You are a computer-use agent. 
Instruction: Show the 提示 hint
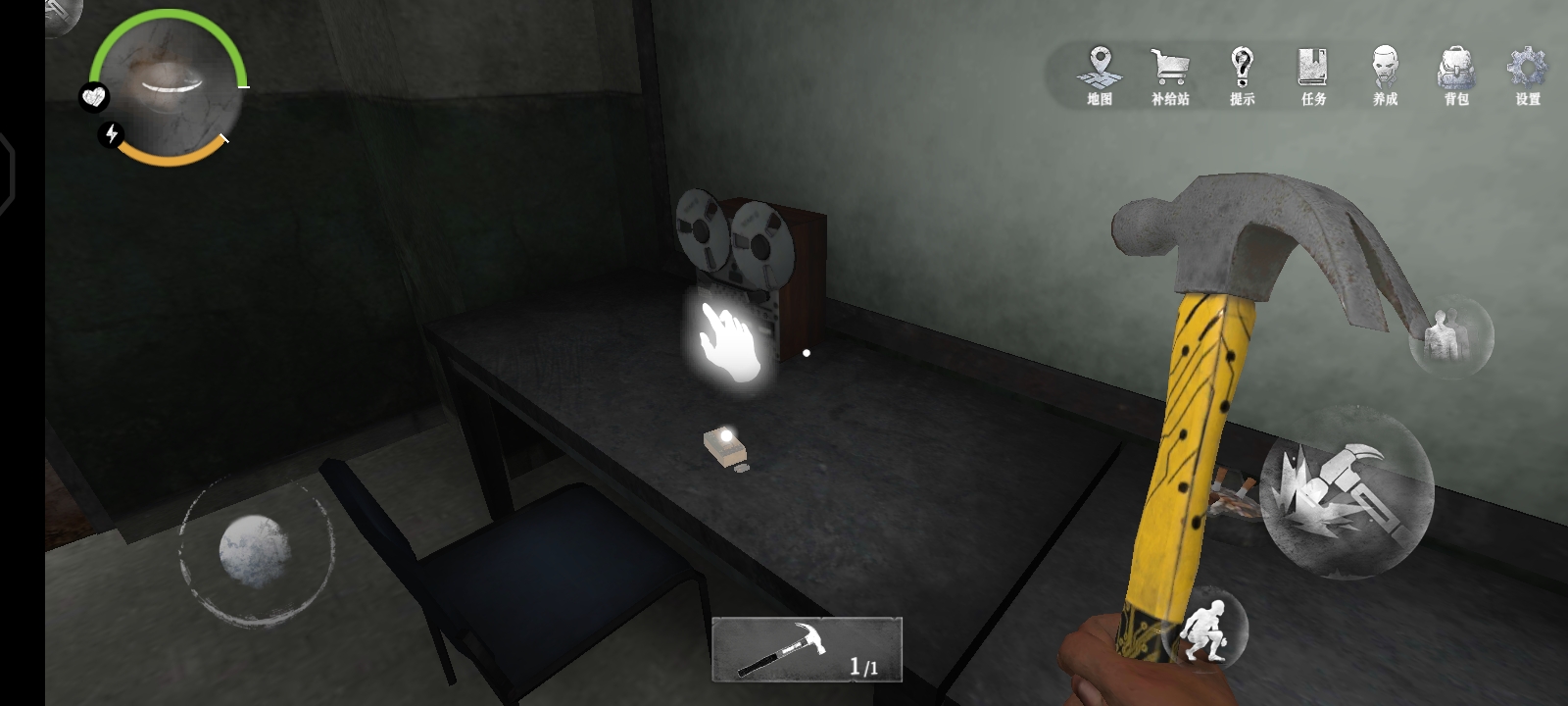1242,76
